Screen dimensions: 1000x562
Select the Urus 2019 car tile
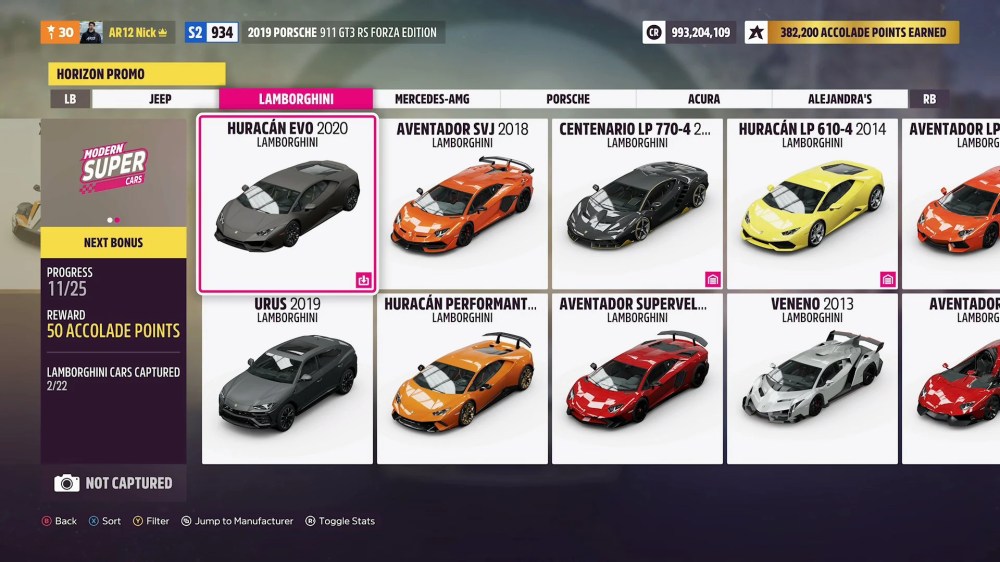pos(287,378)
